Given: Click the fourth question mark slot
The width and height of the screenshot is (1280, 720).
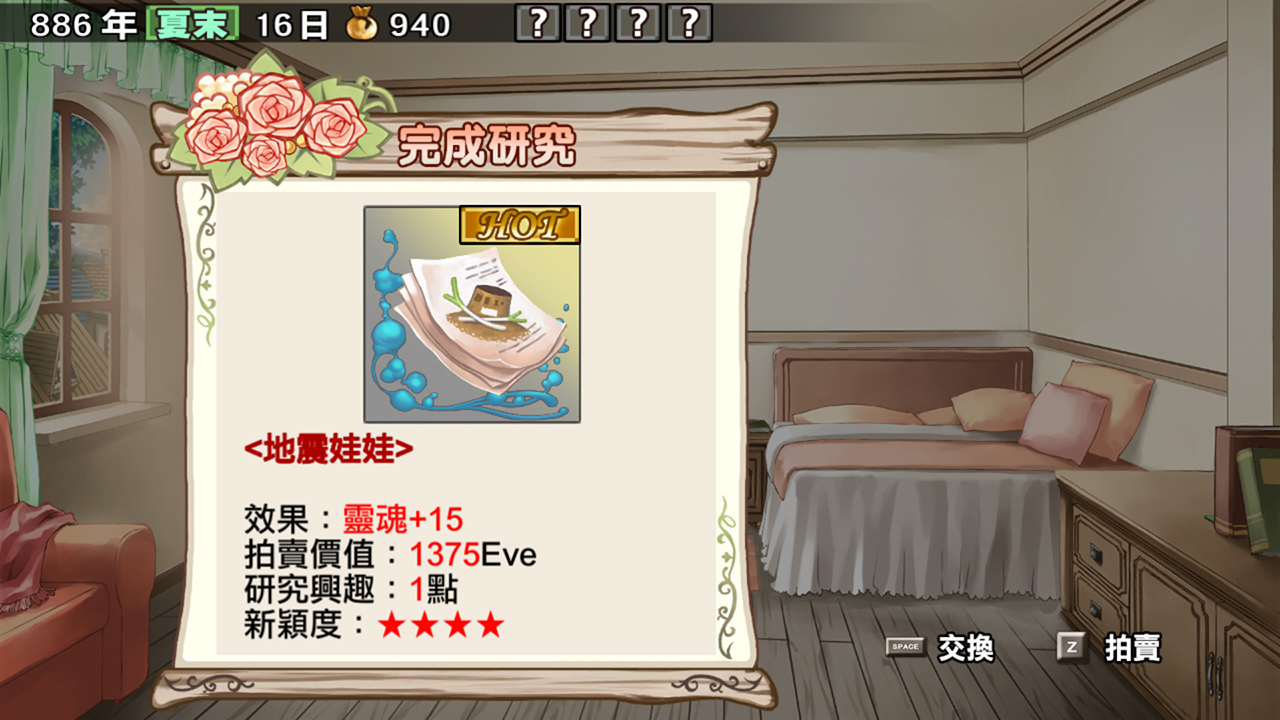Looking at the screenshot, I should [x=686, y=25].
